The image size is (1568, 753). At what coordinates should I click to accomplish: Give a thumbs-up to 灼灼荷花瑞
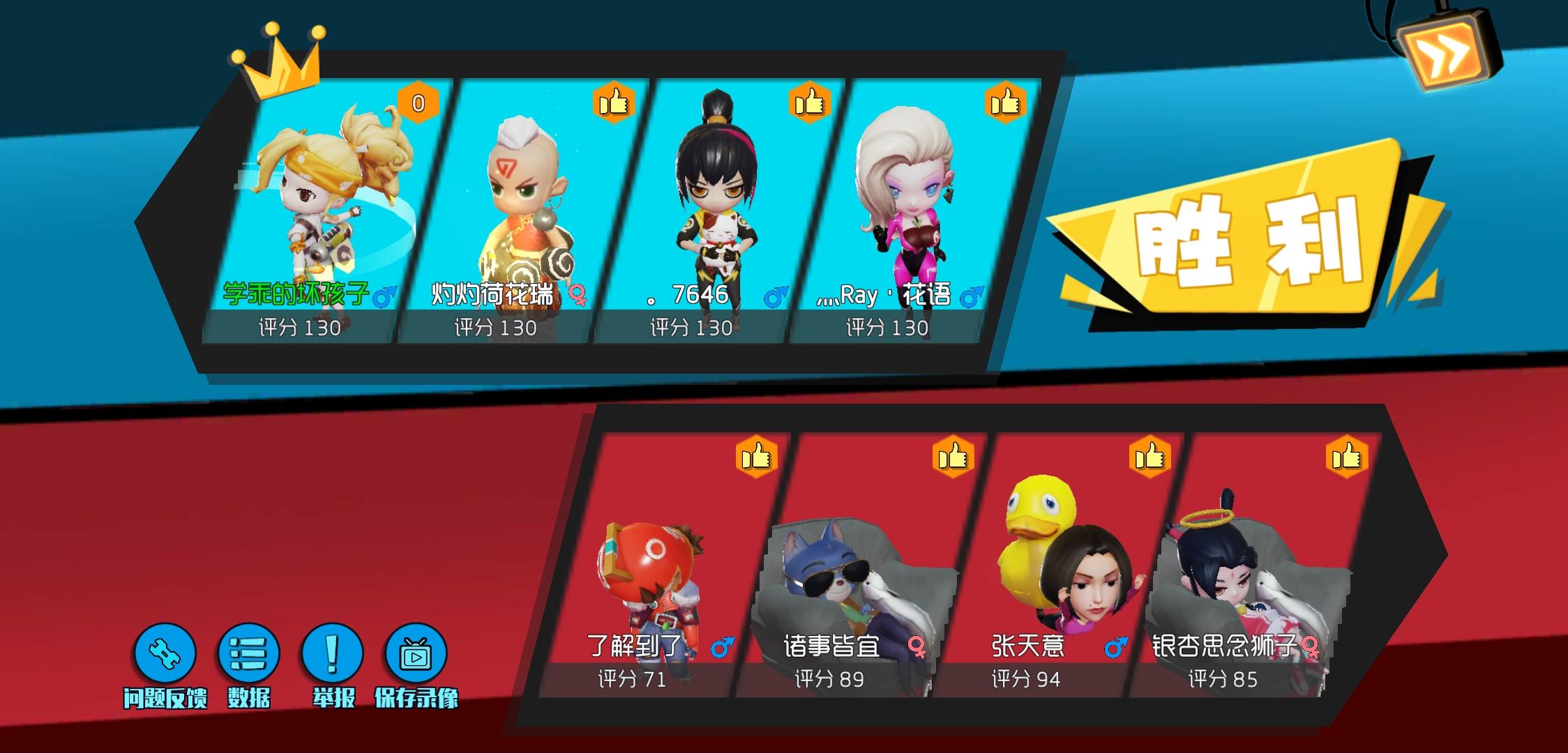pos(614,103)
